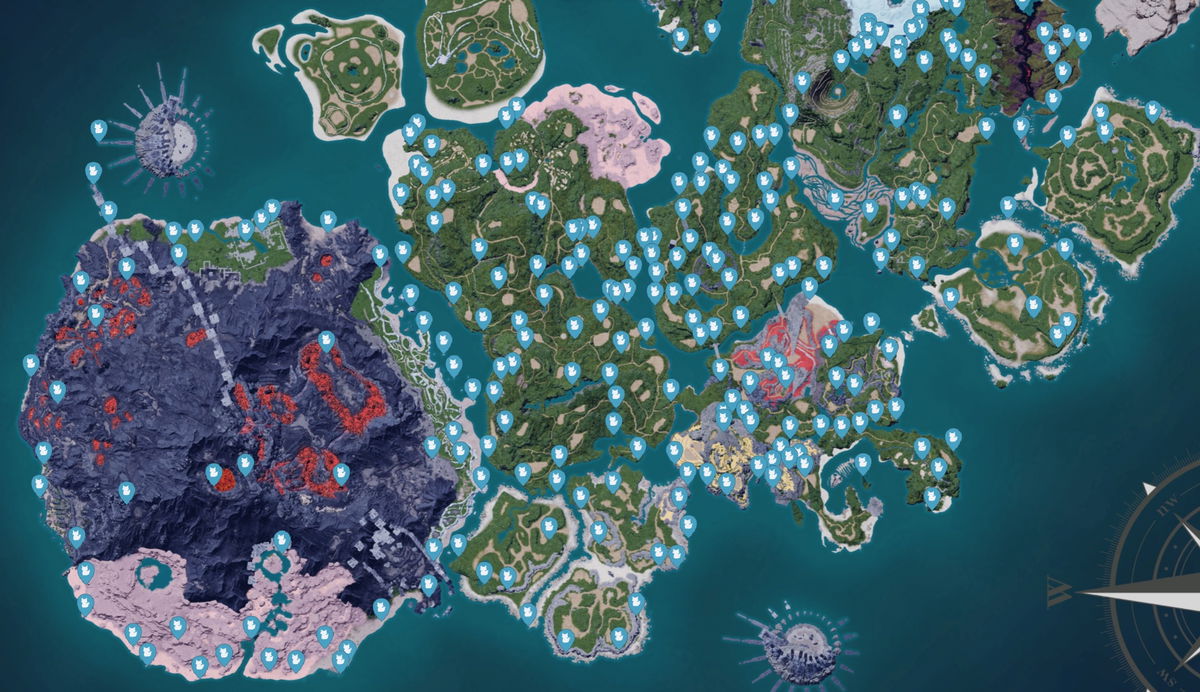1200x692 pixels.
Task: Click the marker above the large lava ring
Action: click(x=326, y=340)
